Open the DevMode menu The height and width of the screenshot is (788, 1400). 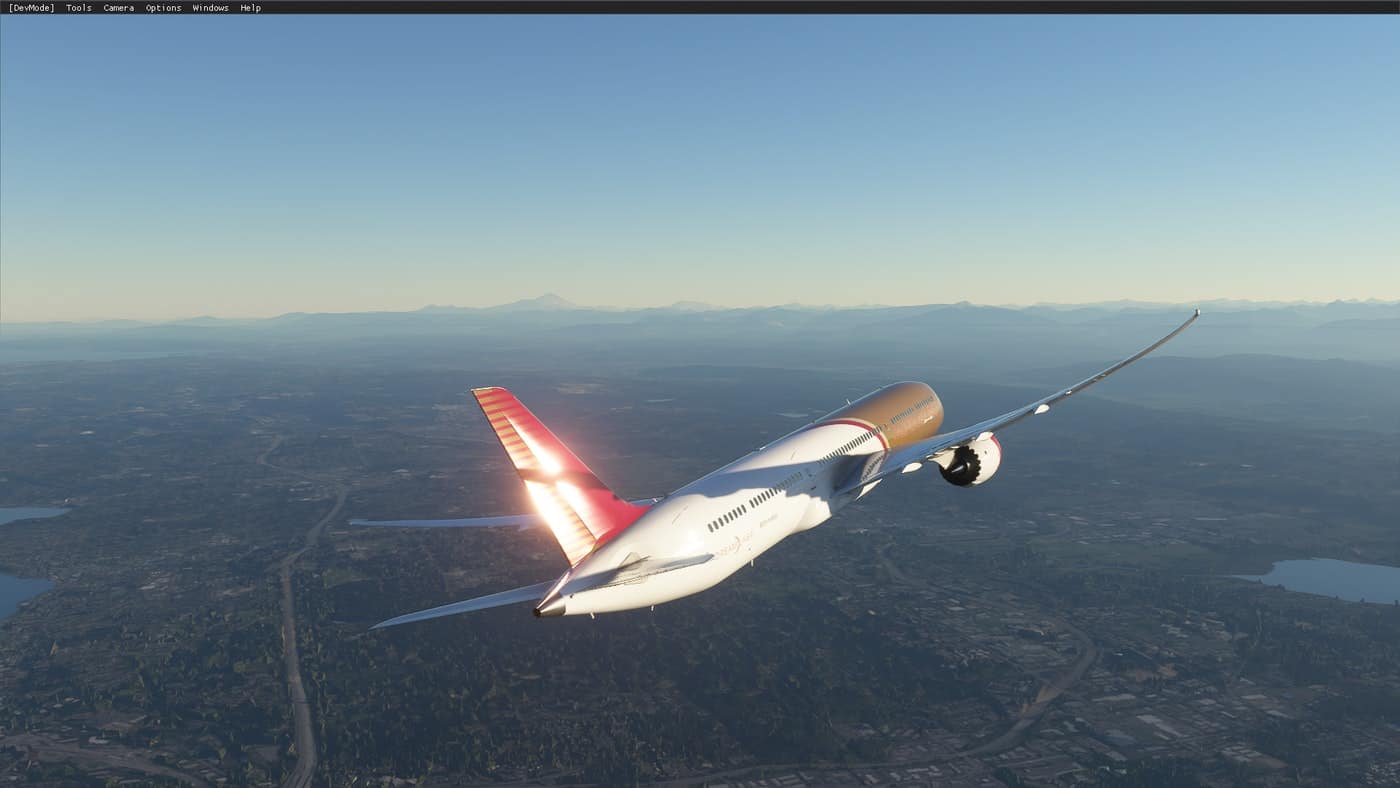tap(31, 8)
